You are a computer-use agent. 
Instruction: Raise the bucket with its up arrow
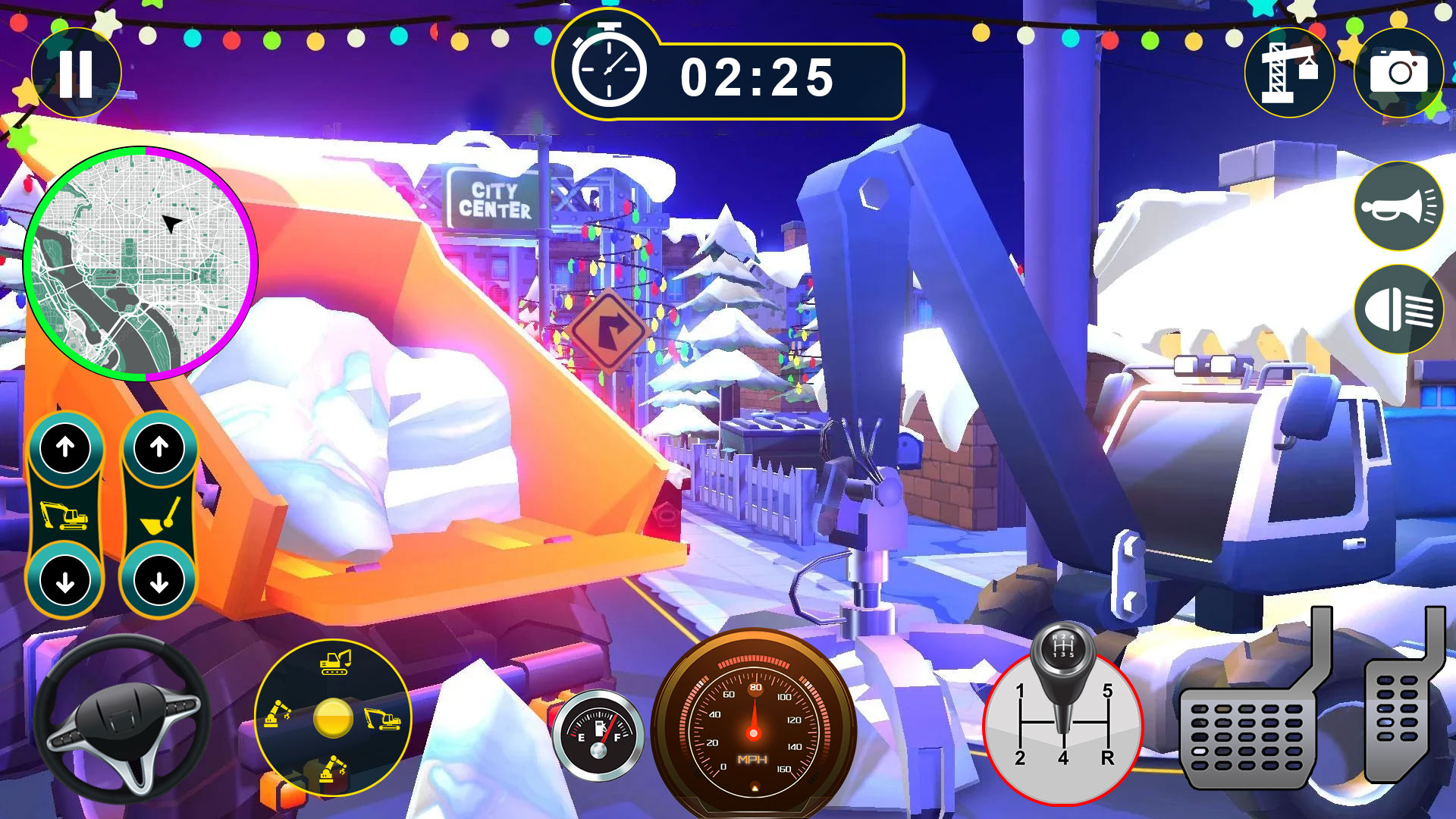point(159,447)
